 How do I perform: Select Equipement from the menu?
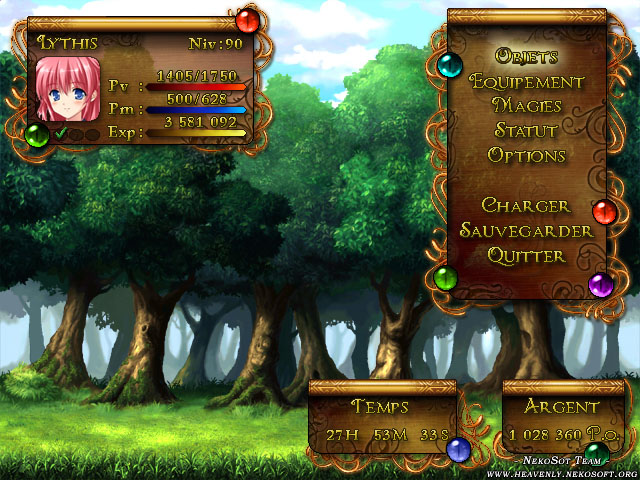click(x=526, y=81)
